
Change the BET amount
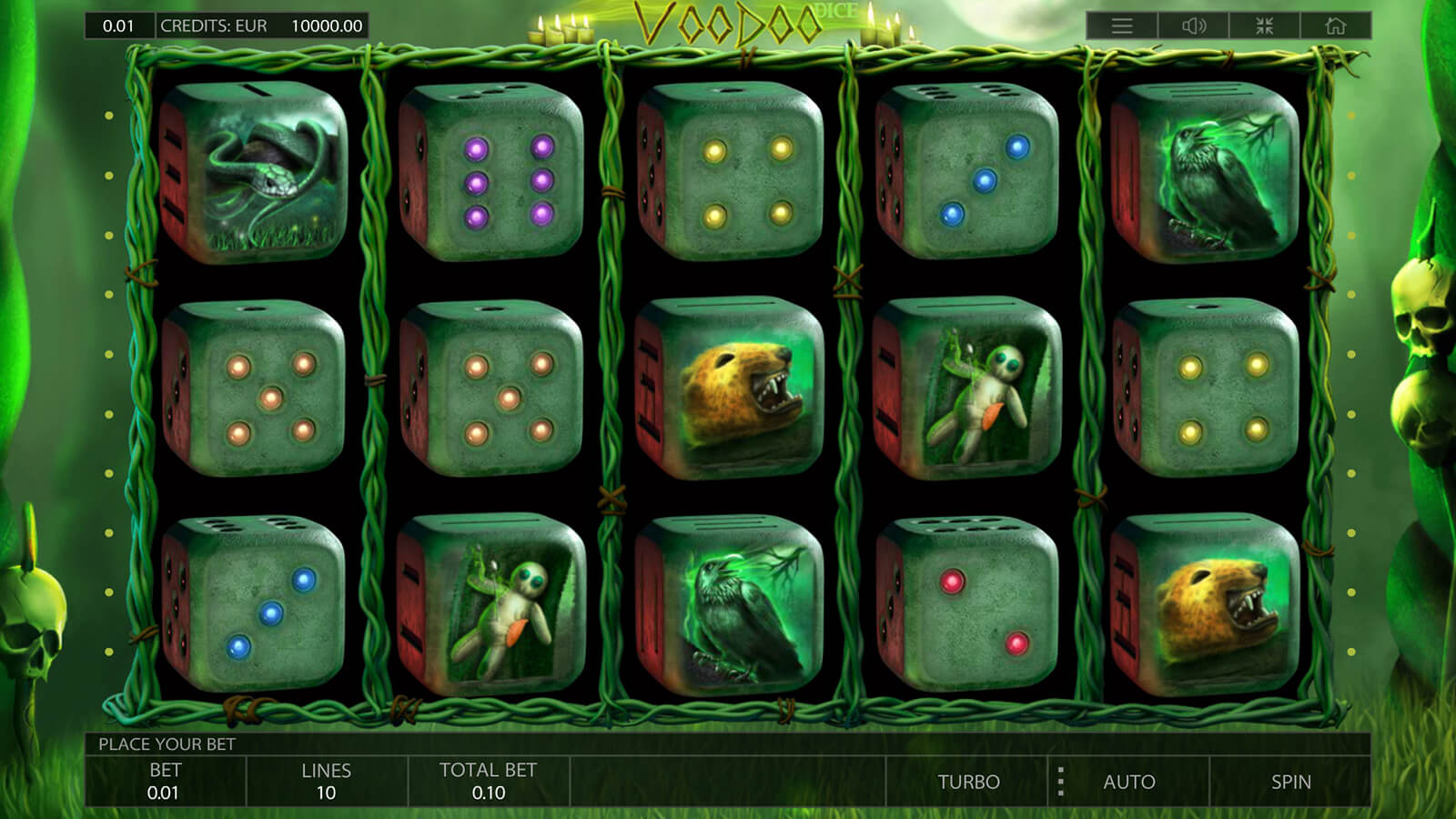[x=165, y=782]
